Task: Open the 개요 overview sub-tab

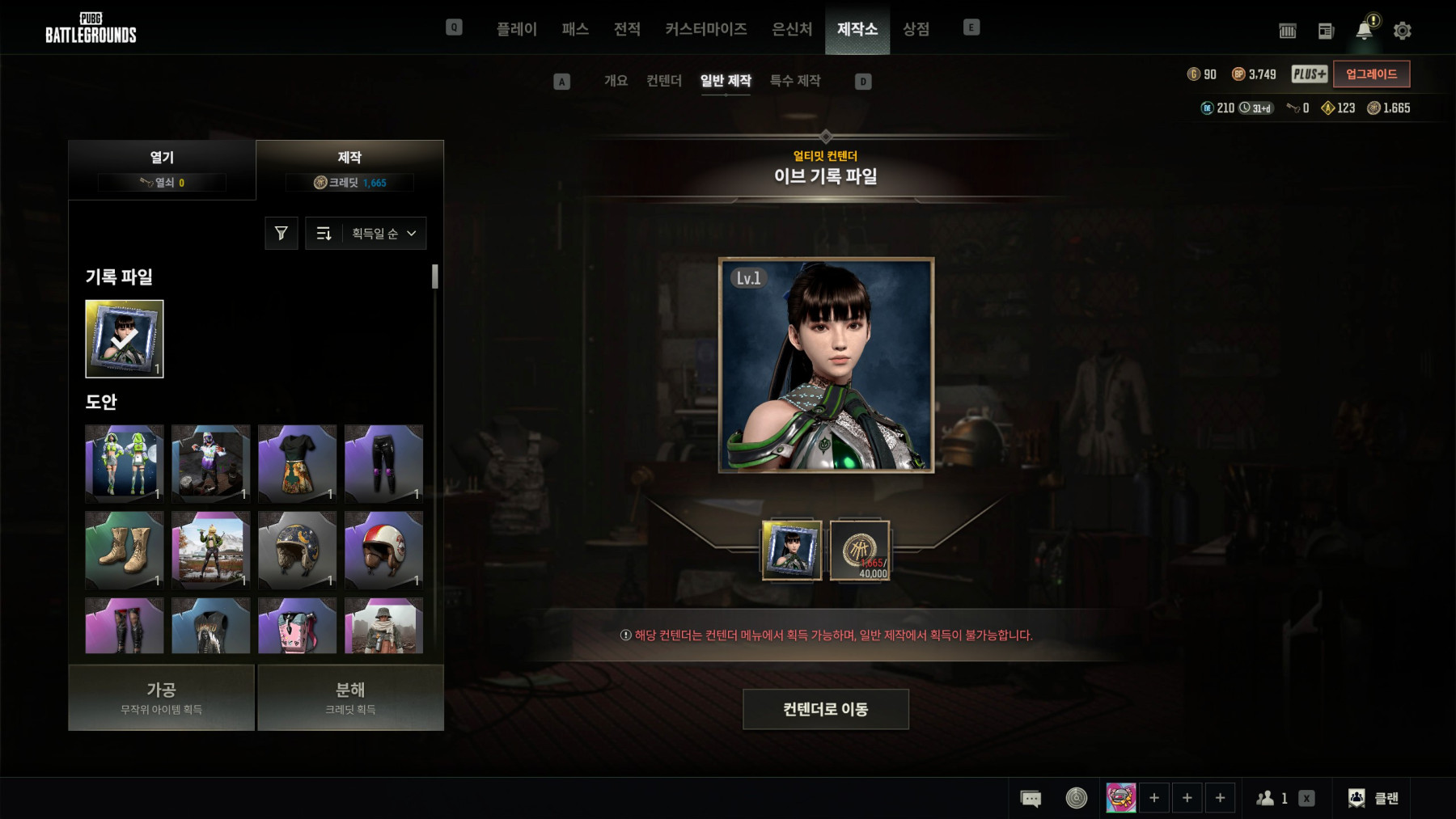Action: (616, 81)
